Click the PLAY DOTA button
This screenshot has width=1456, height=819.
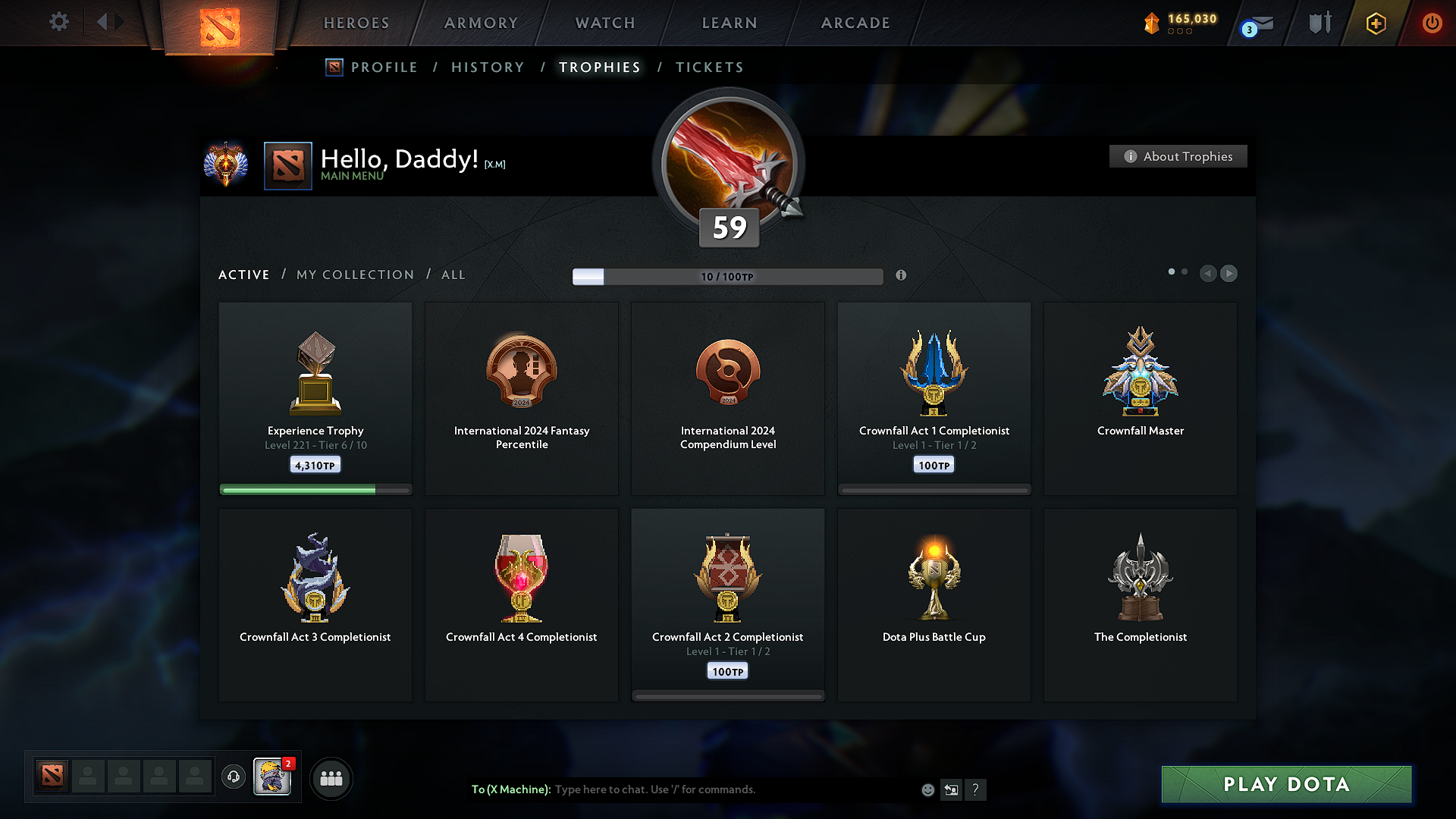(1286, 784)
